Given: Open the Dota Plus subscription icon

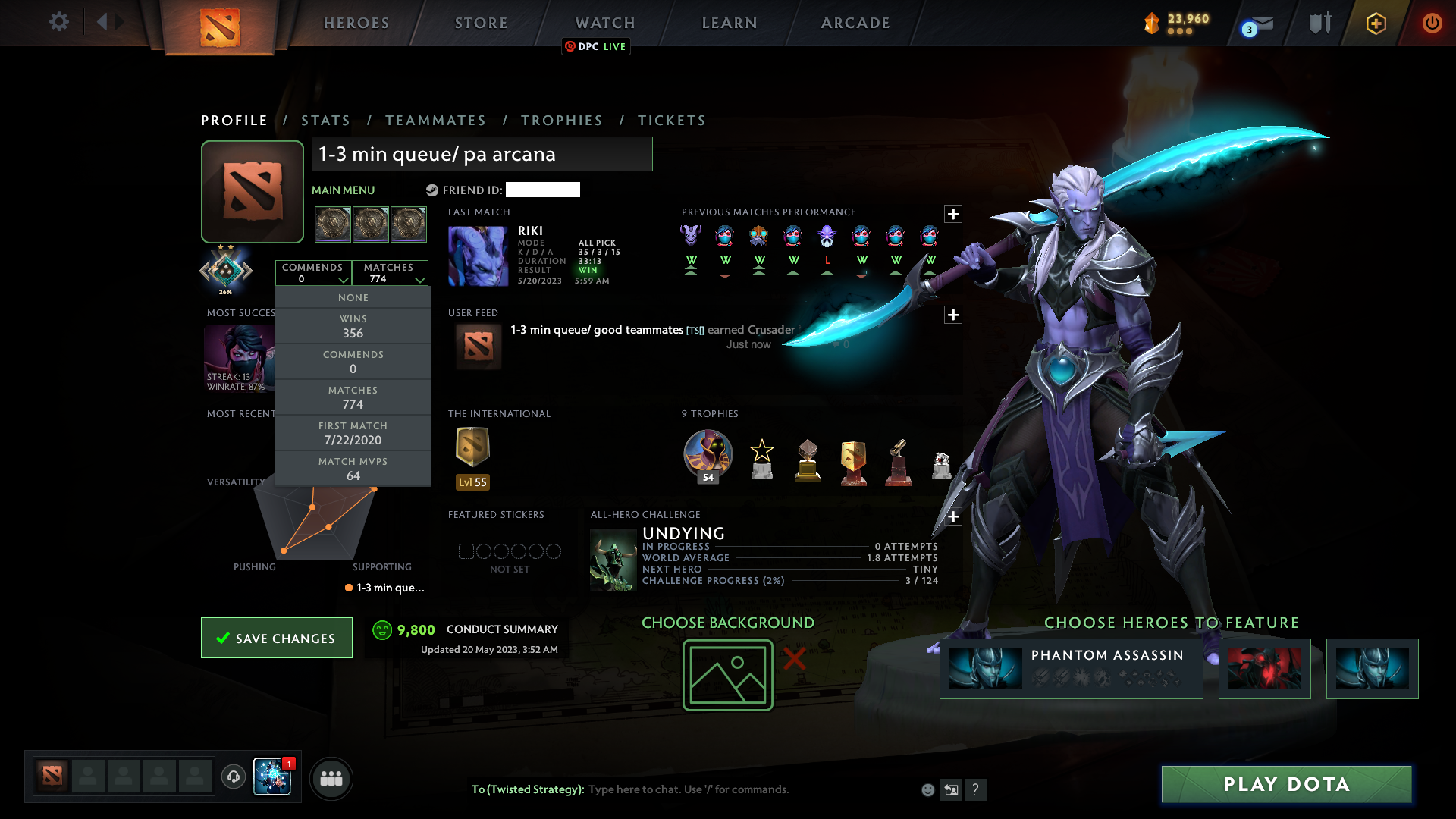Looking at the screenshot, I should pyautogui.click(x=1375, y=23).
